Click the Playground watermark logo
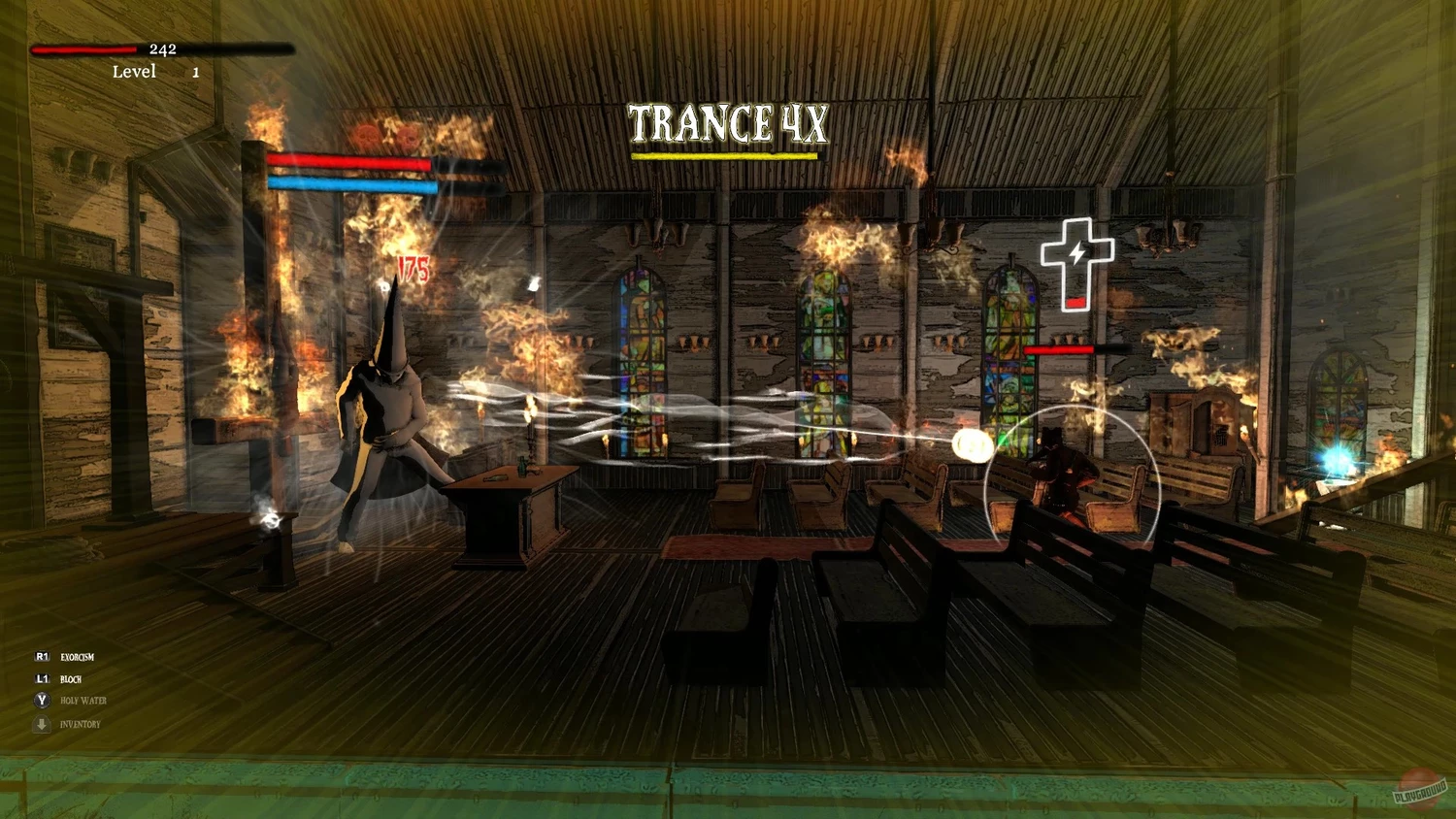Screen dimensions: 1456x819 (x=1420, y=787)
